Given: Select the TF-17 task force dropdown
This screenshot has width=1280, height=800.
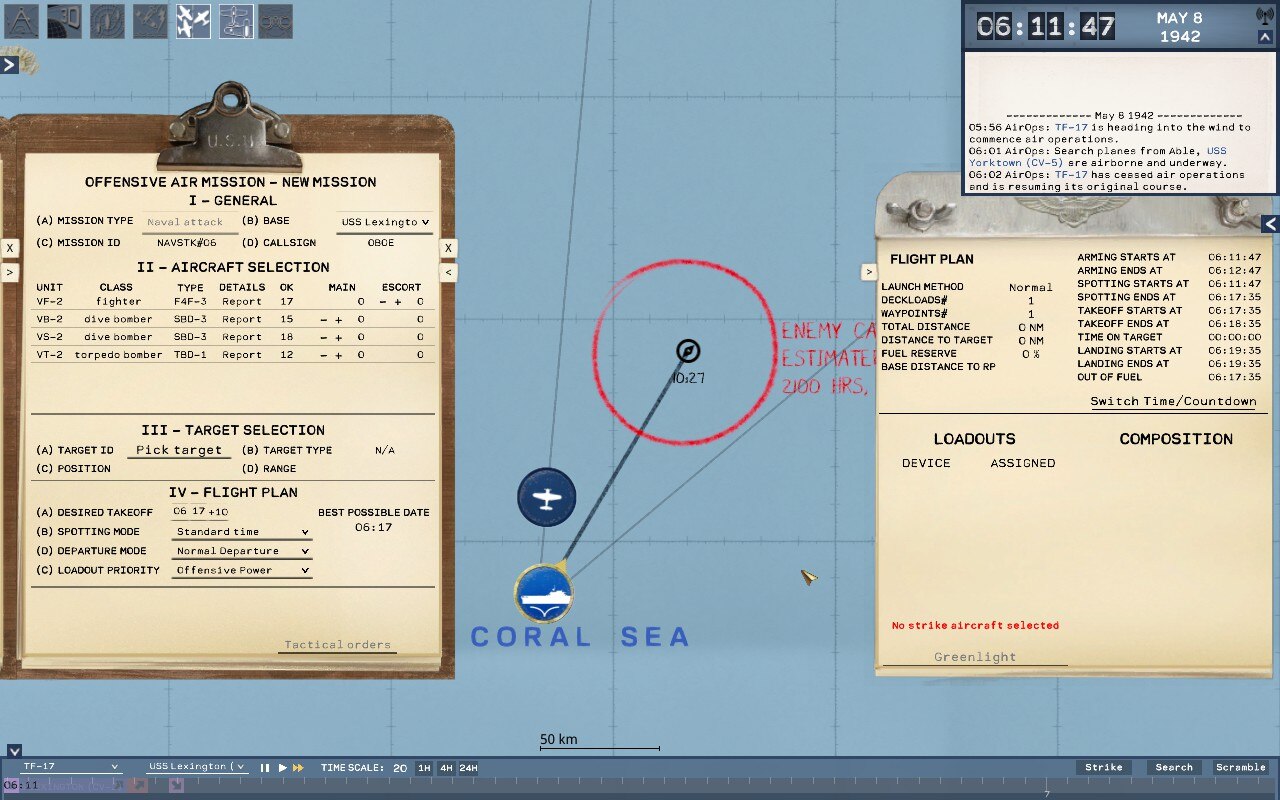Looking at the screenshot, I should [70, 767].
